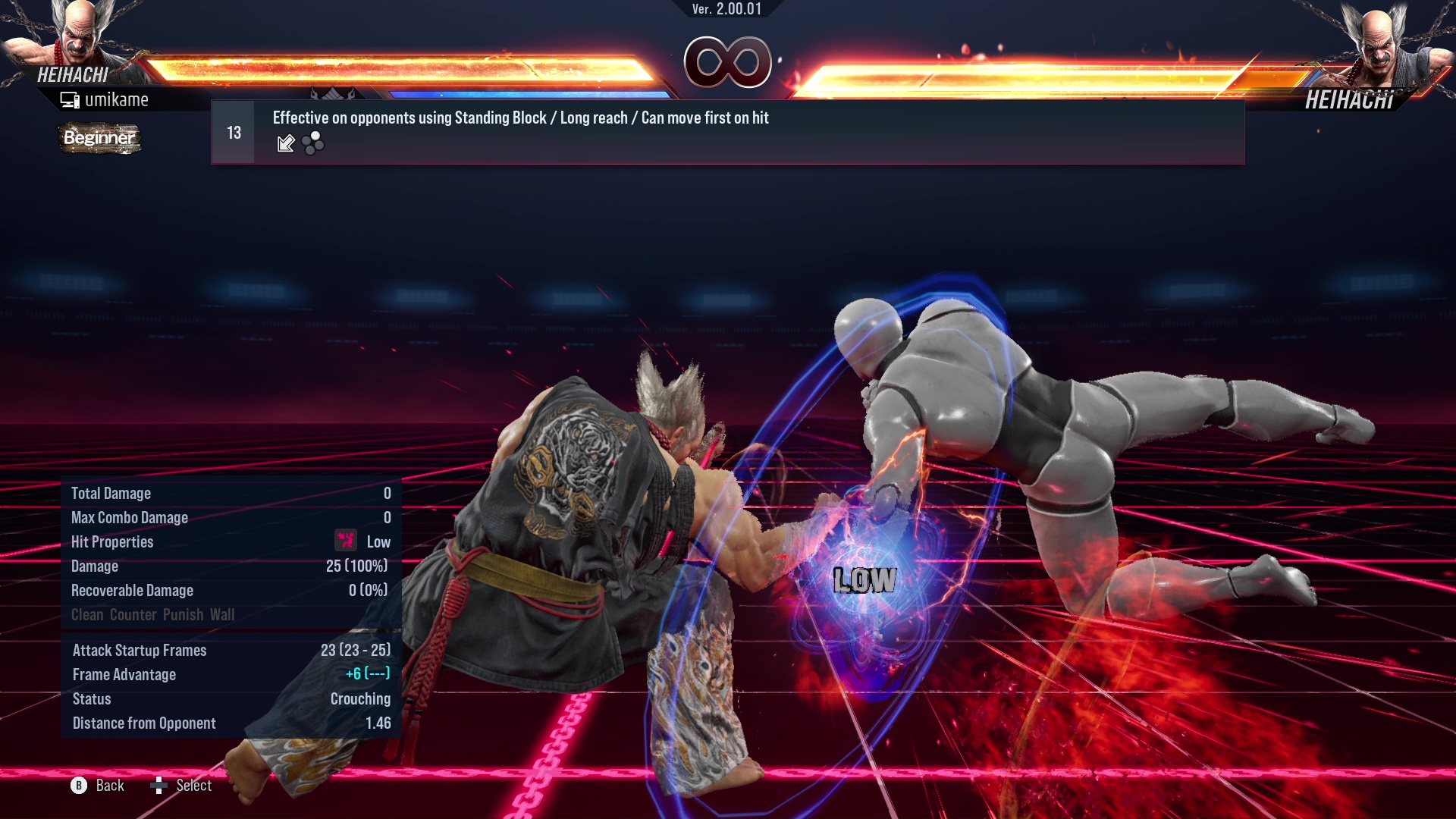Click the four-button input notation icon
Viewport: 1456px width, 819px height.
click(312, 143)
